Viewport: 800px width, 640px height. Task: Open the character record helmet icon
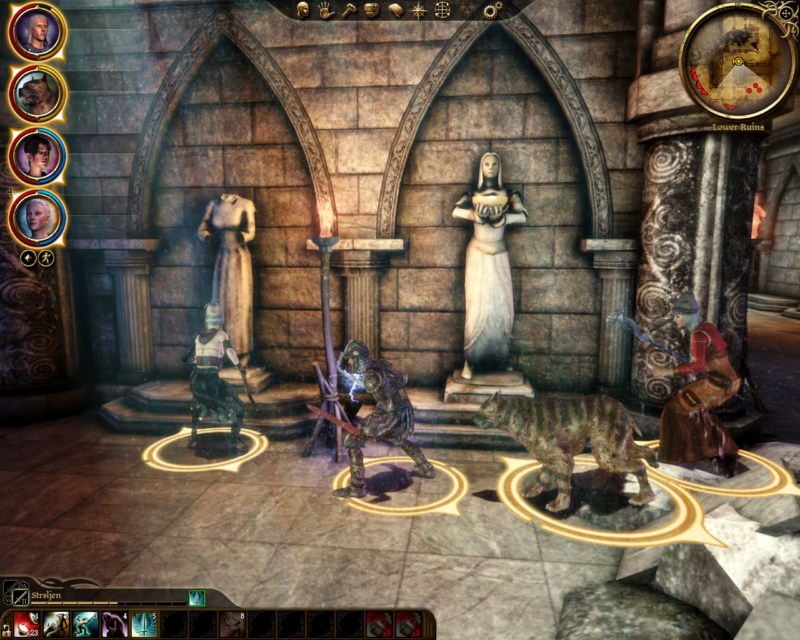(303, 10)
